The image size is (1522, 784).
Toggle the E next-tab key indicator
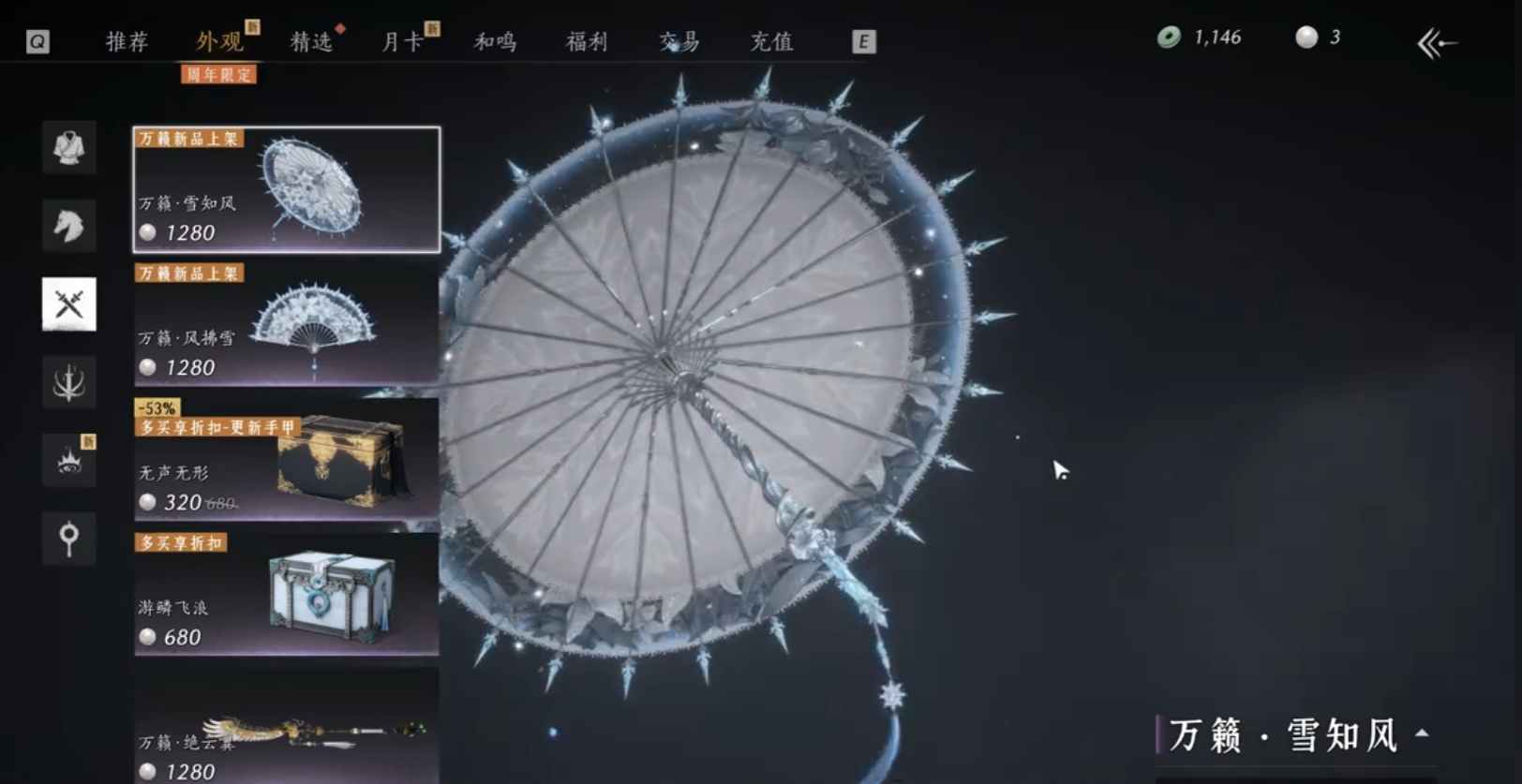pos(863,40)
